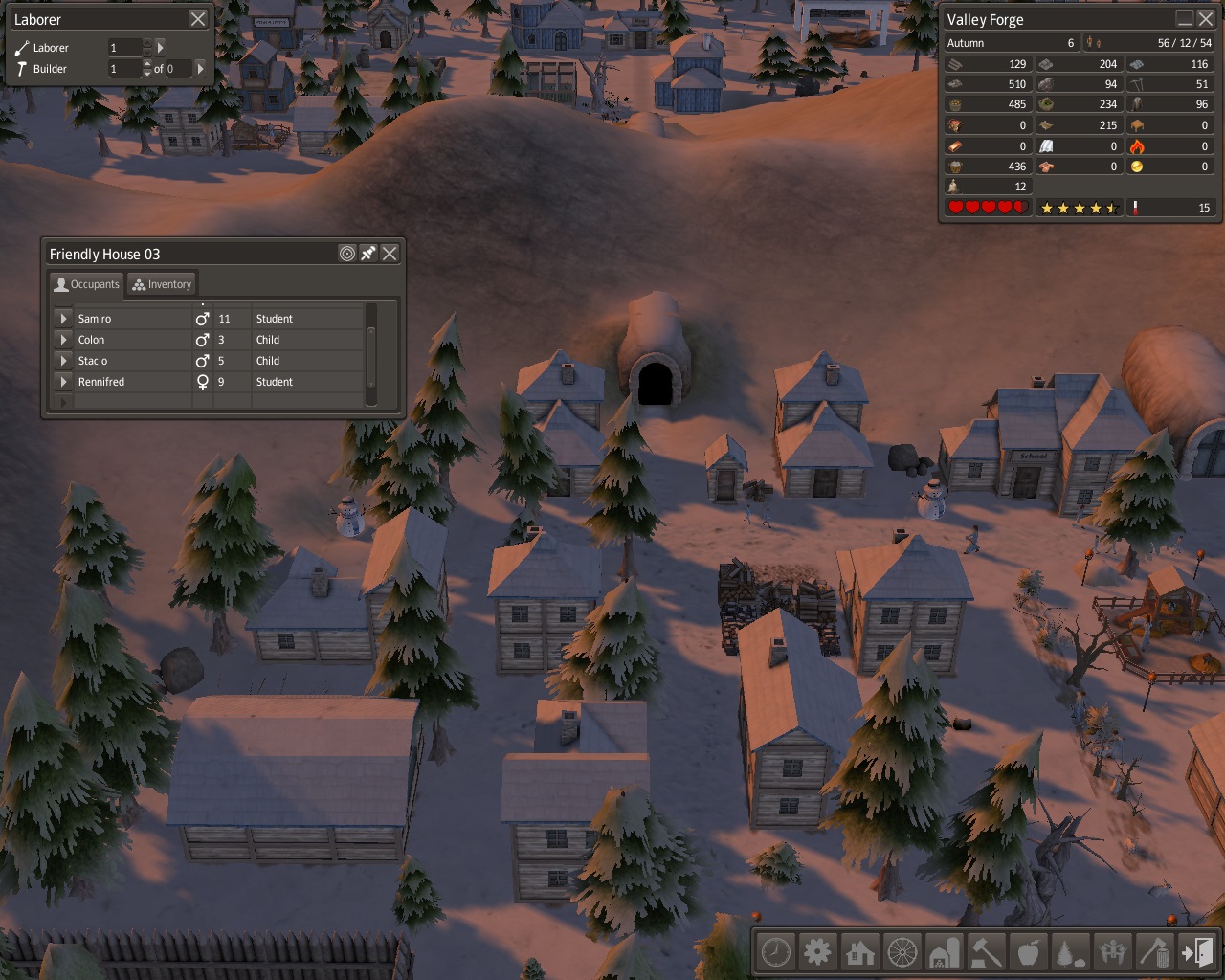Screen dimensions: 1225x980
Task: Click the axe and log removal tool
Action: (1155, 952)
